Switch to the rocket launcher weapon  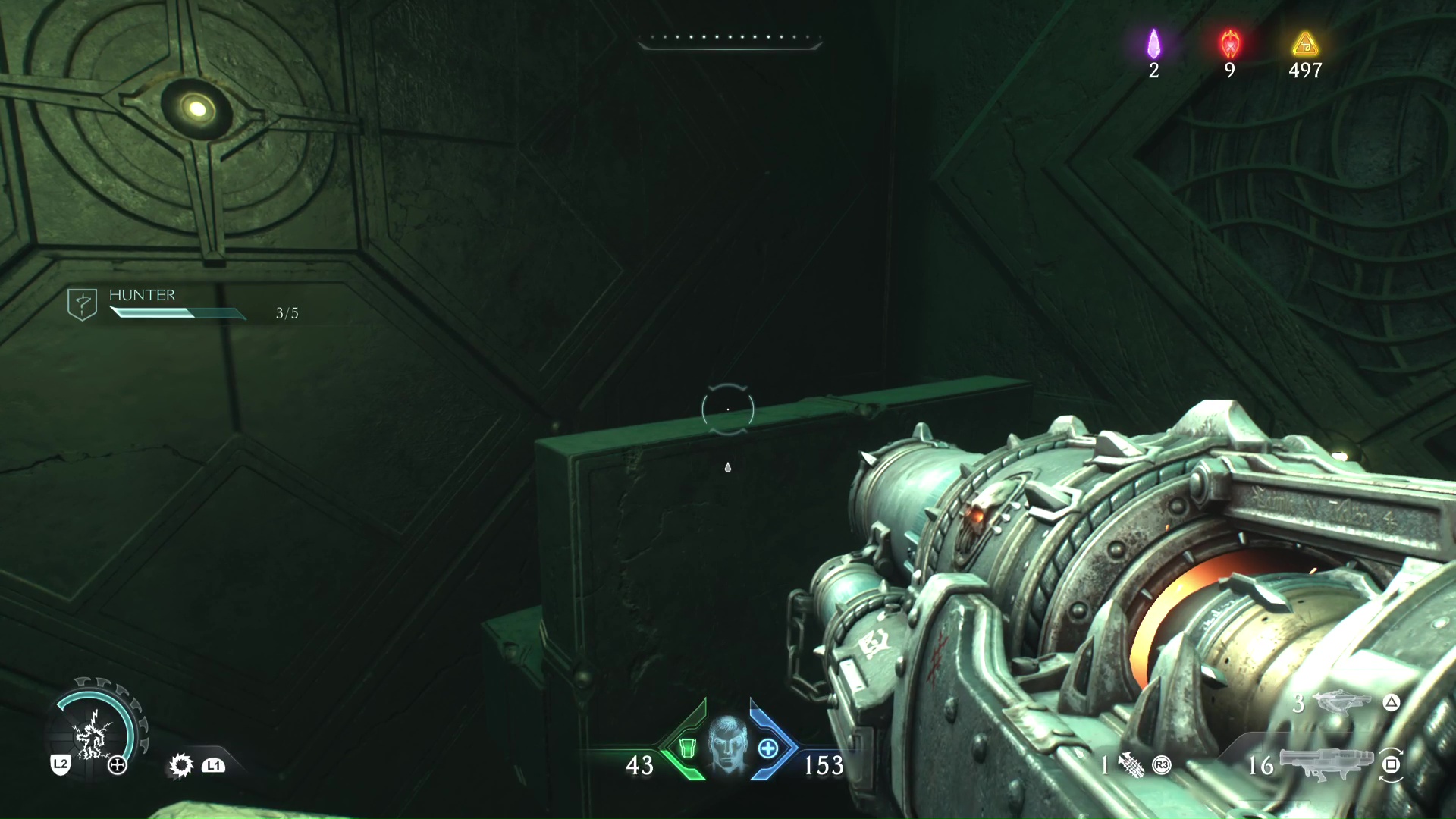pos(1326,762)
